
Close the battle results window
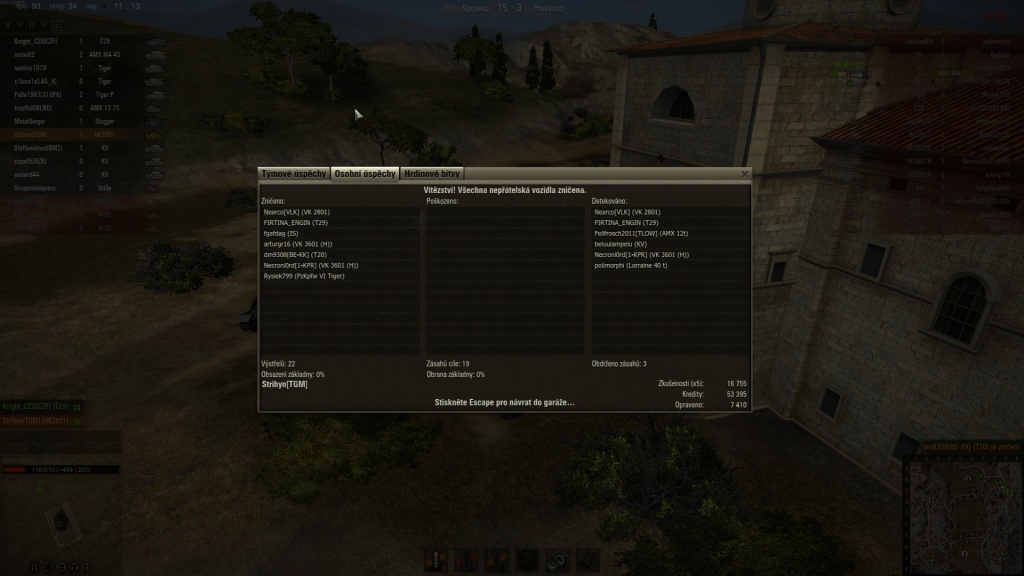pos(744,174)
